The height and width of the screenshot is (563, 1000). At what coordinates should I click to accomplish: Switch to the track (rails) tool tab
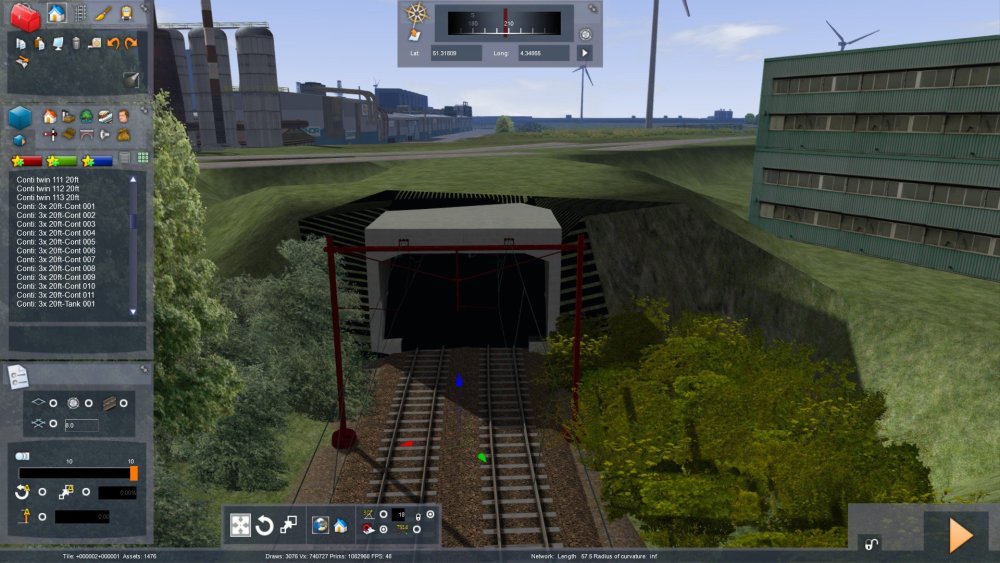click(x=80, y=14)
